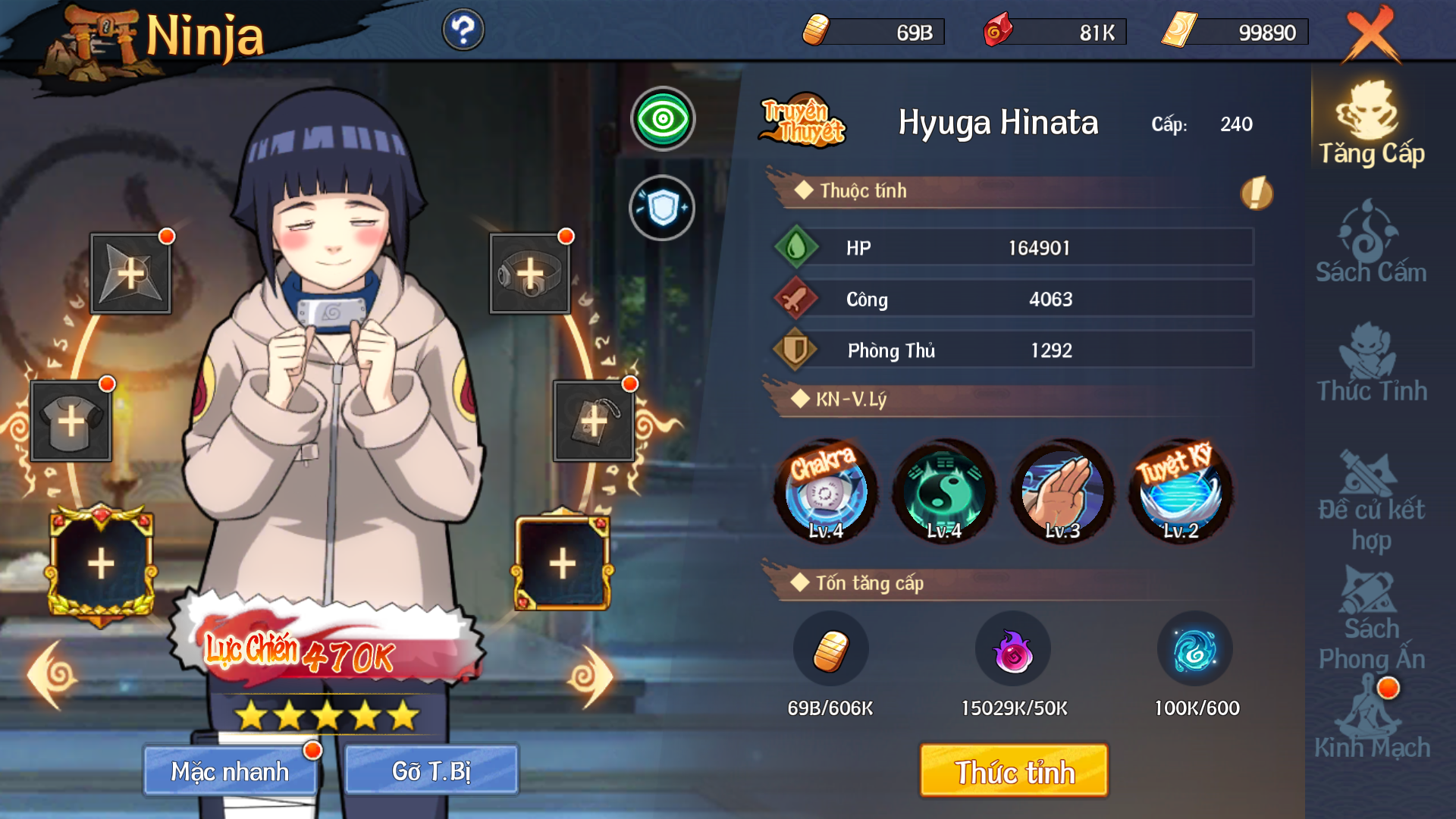
Task: Add a weapon to the shuriken slot
Action: point(130,273)
